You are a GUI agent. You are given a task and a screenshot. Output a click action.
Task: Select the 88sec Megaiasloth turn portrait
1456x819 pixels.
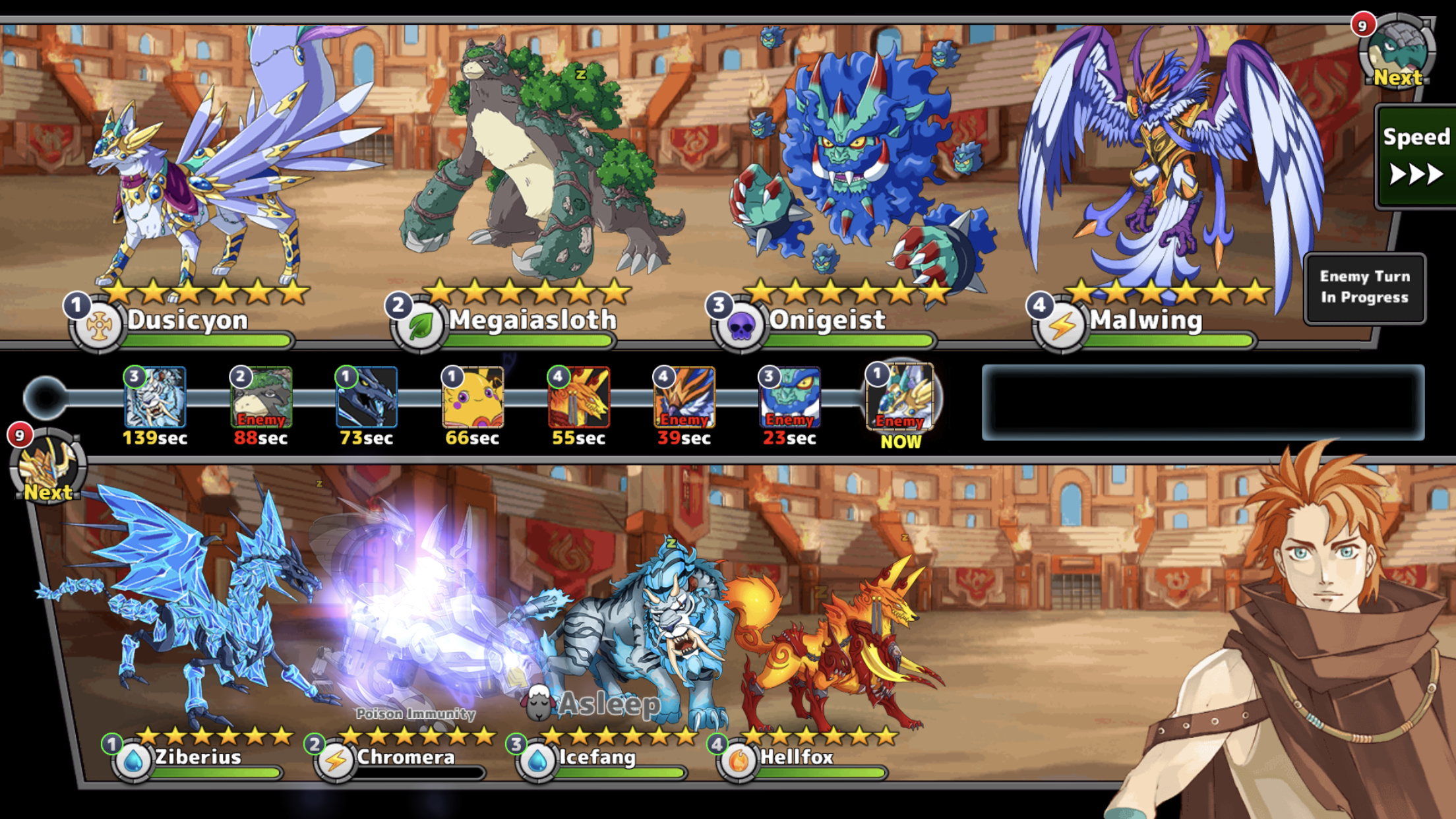click(261, 398)
